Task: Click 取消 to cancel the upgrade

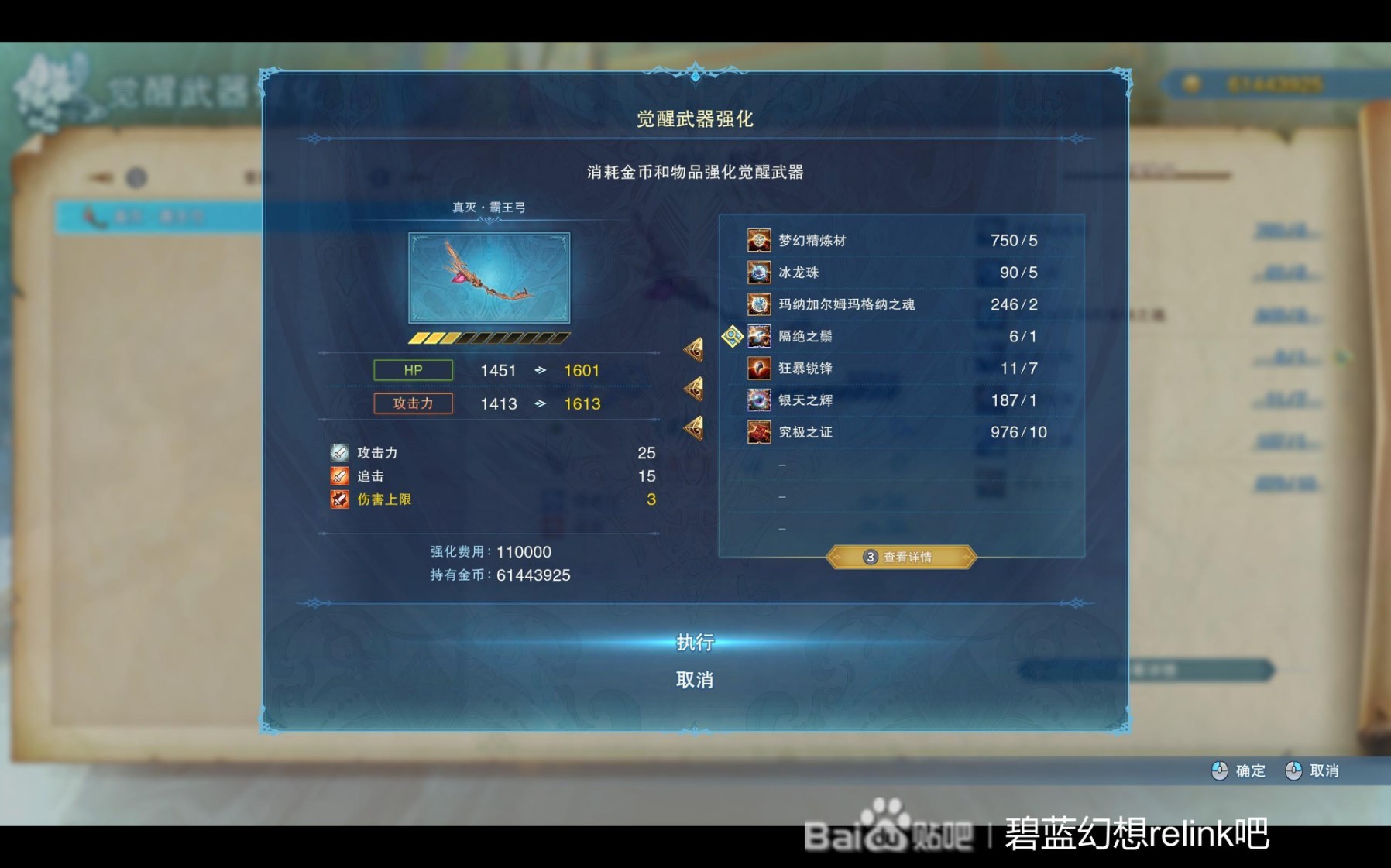Action: click(695, 678)
